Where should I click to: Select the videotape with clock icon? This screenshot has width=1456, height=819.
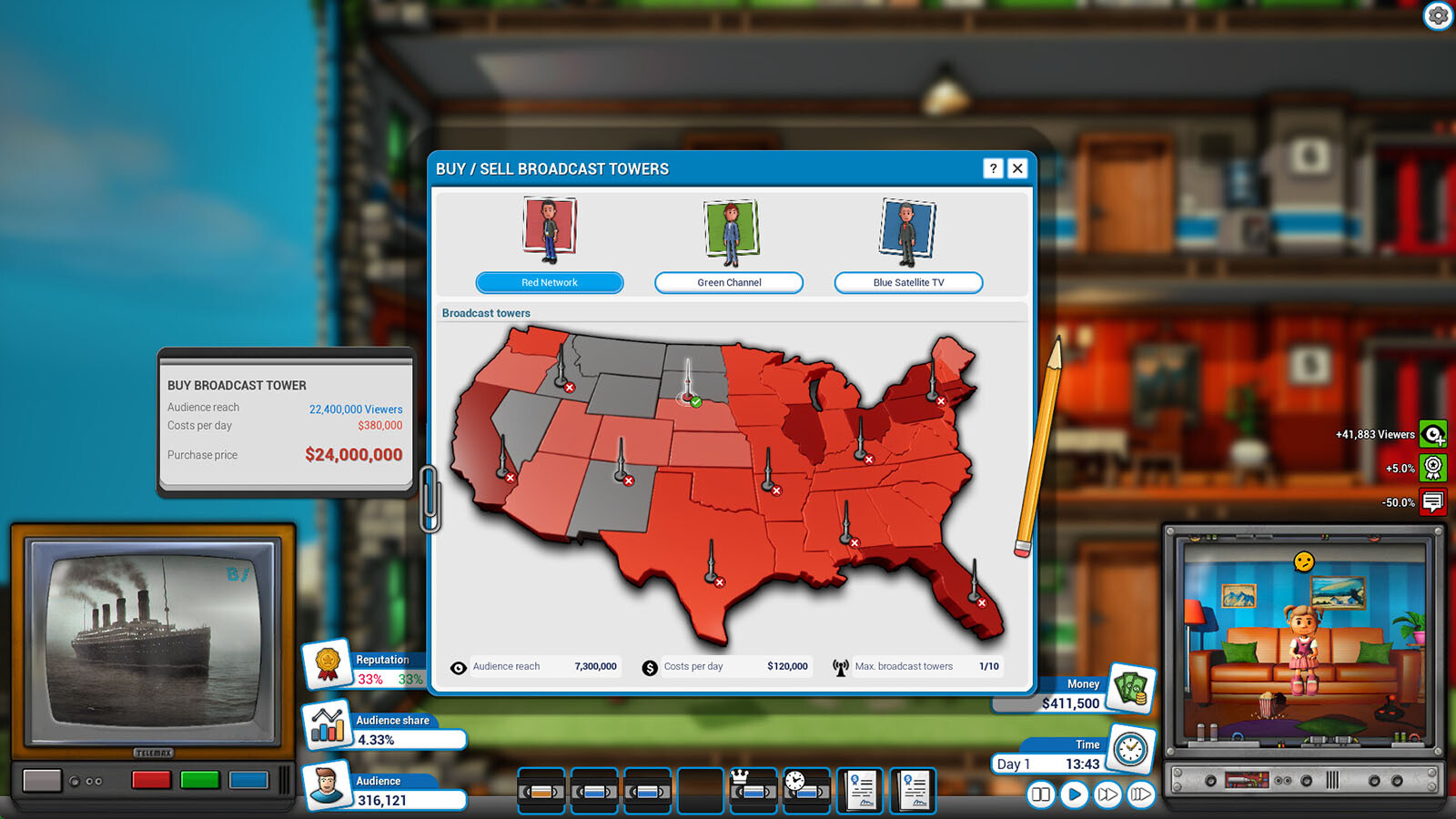tap(806, 790)
